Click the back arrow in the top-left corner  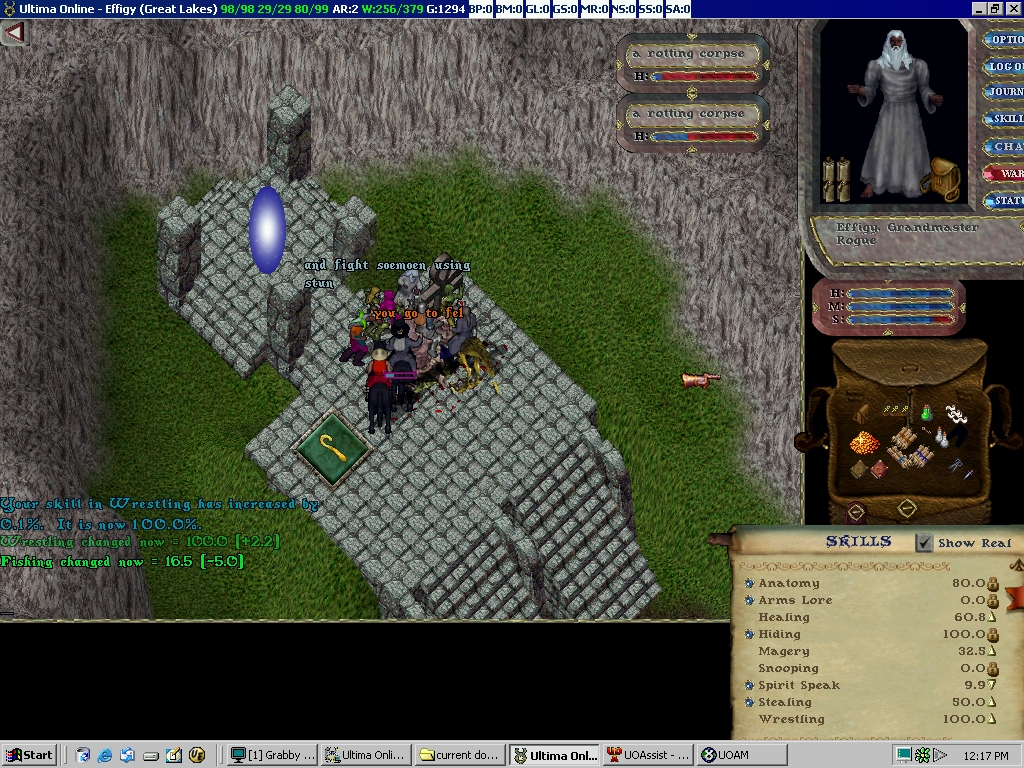13,33
